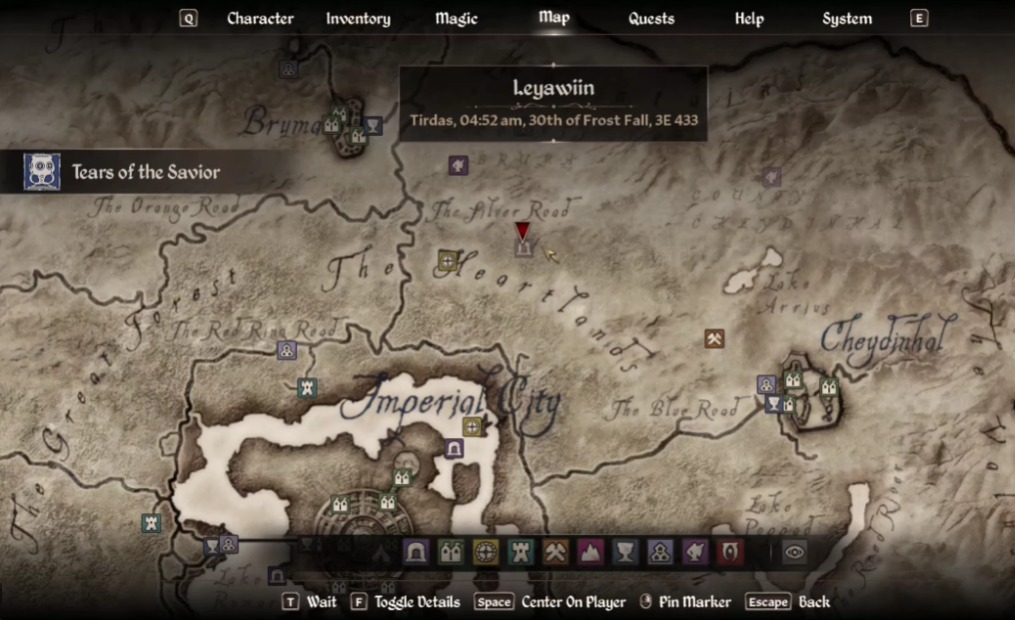
Task: Open the System tab
Action: coord(846,18)
